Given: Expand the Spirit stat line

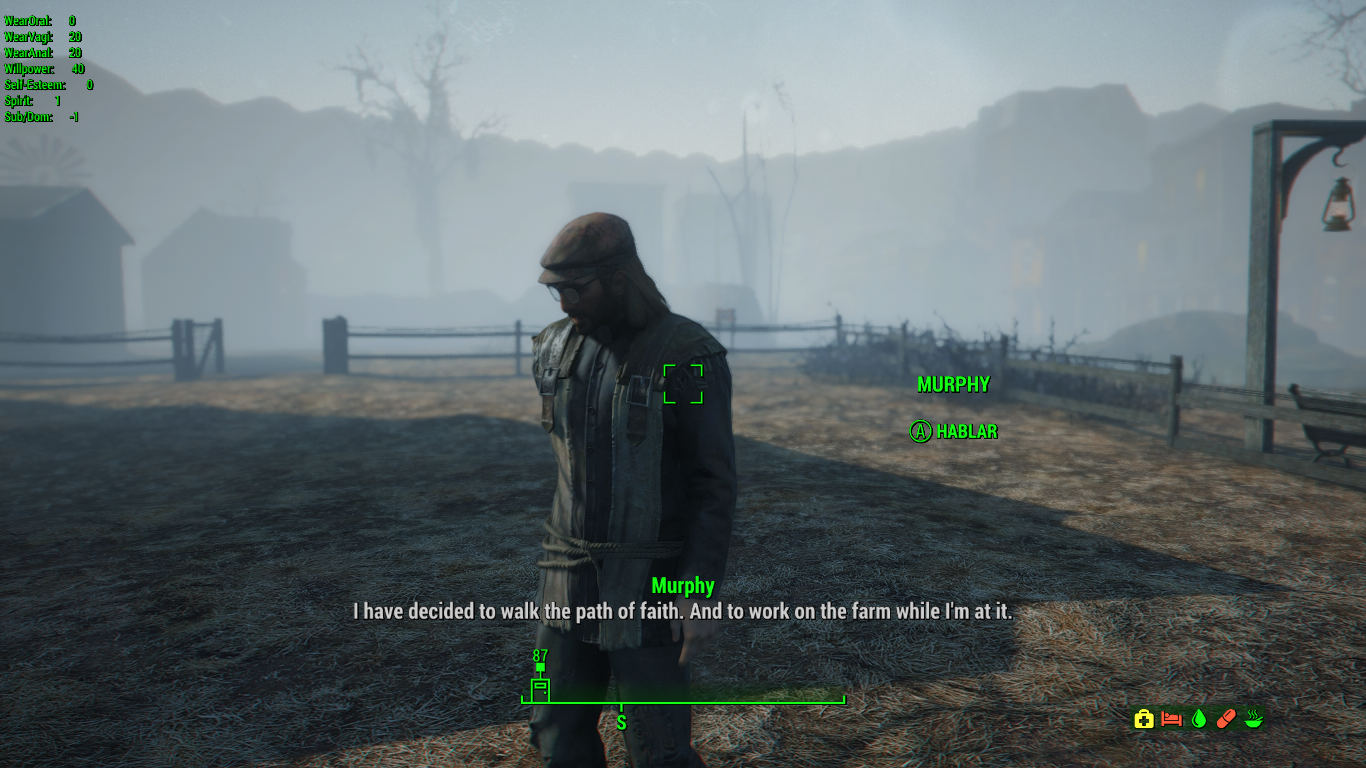Looking at the screenshot, I should tap(30, 101).
